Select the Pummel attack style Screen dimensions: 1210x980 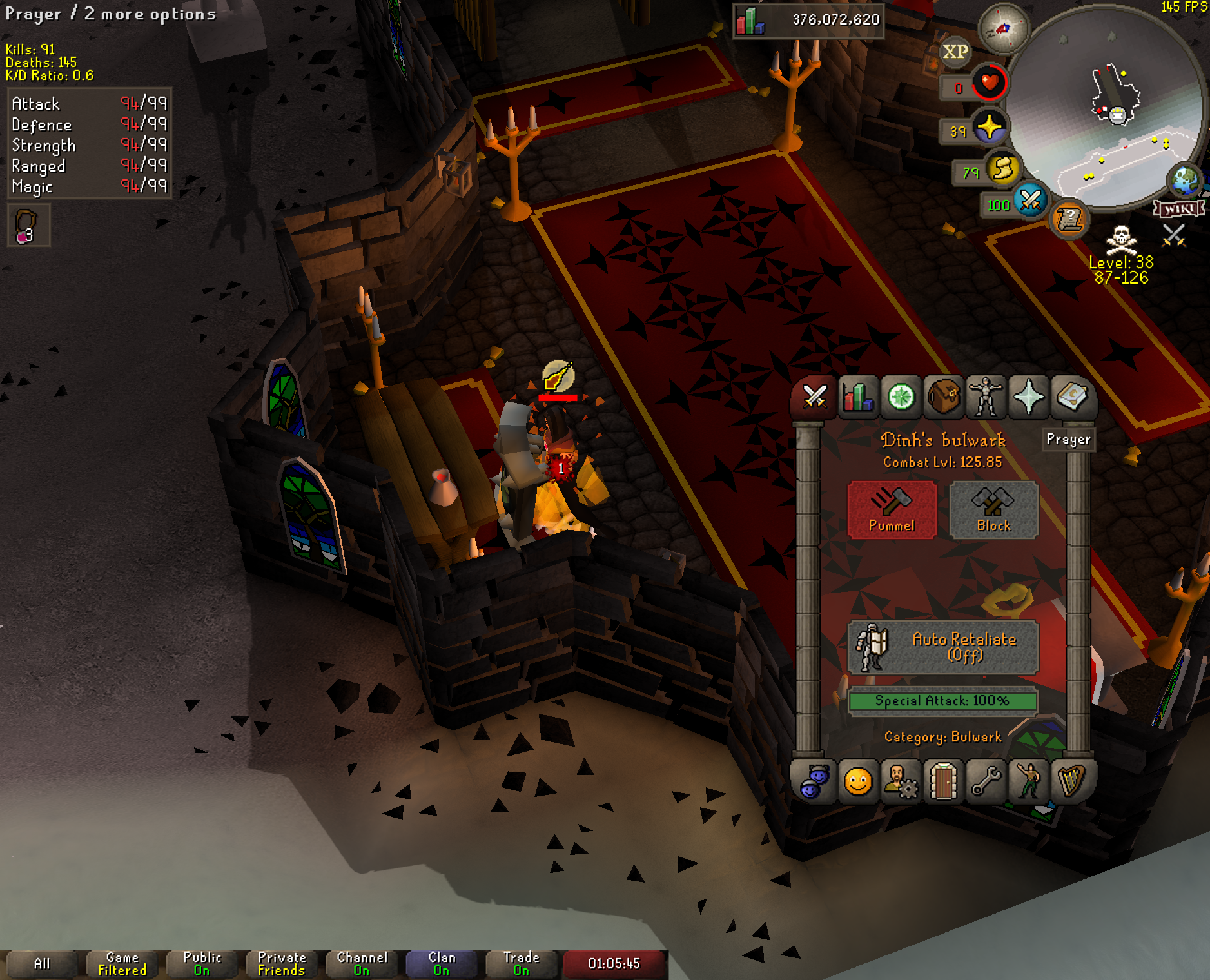pyautogui.click(x=892, y=509)
